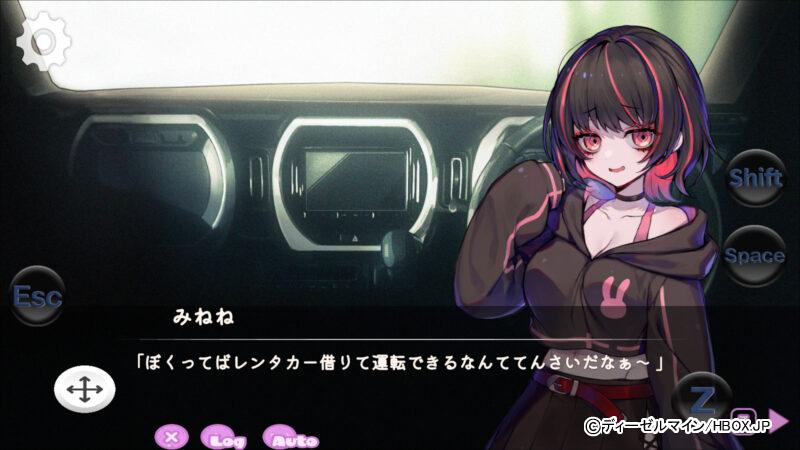This screenshot has width=800, height=450.
Task: Click the four-way arrow move pad
Action: [x=84, y=390]
